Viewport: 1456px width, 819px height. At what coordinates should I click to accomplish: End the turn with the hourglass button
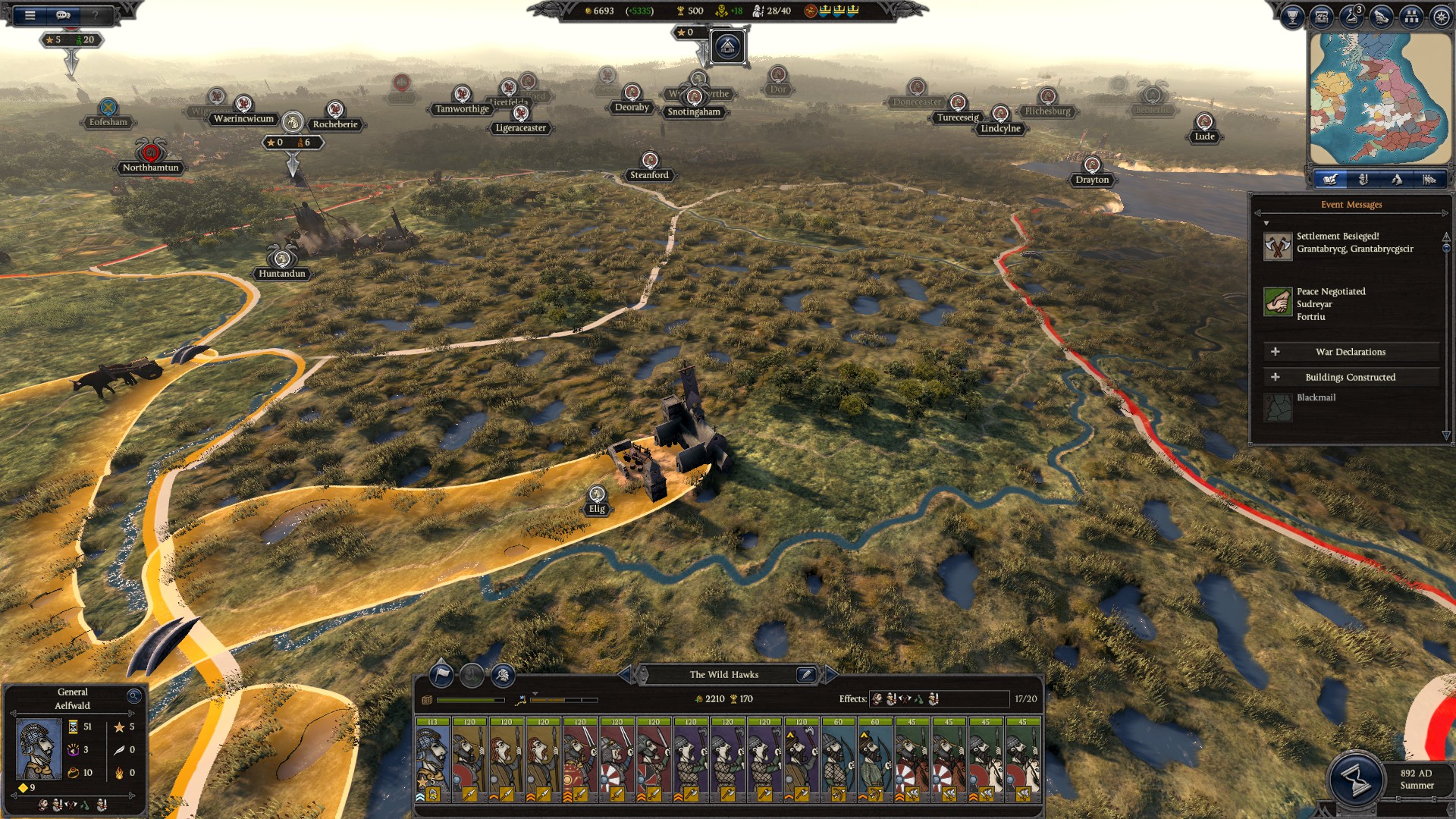[1355, 779]
